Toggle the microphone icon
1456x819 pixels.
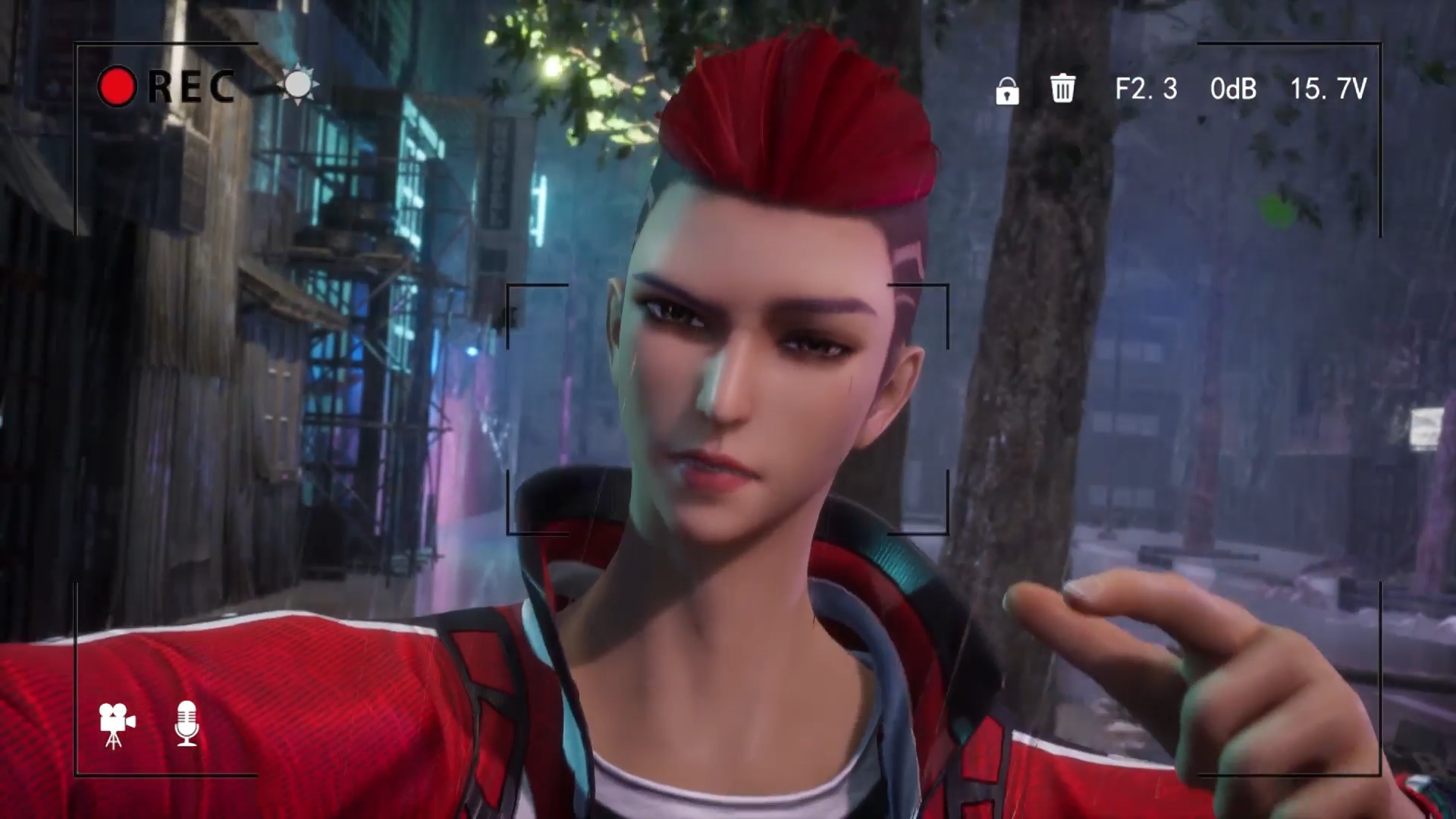coord(187,723)
